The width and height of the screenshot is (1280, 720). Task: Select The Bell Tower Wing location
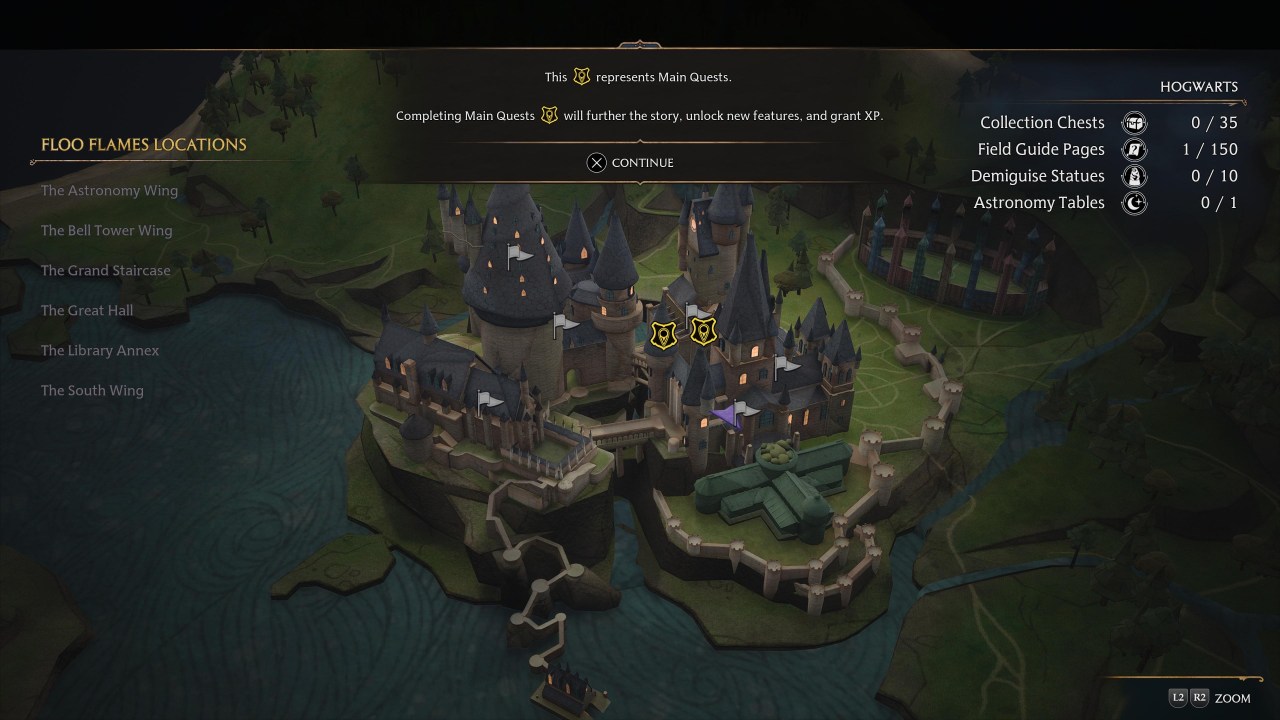click(106, 230)
